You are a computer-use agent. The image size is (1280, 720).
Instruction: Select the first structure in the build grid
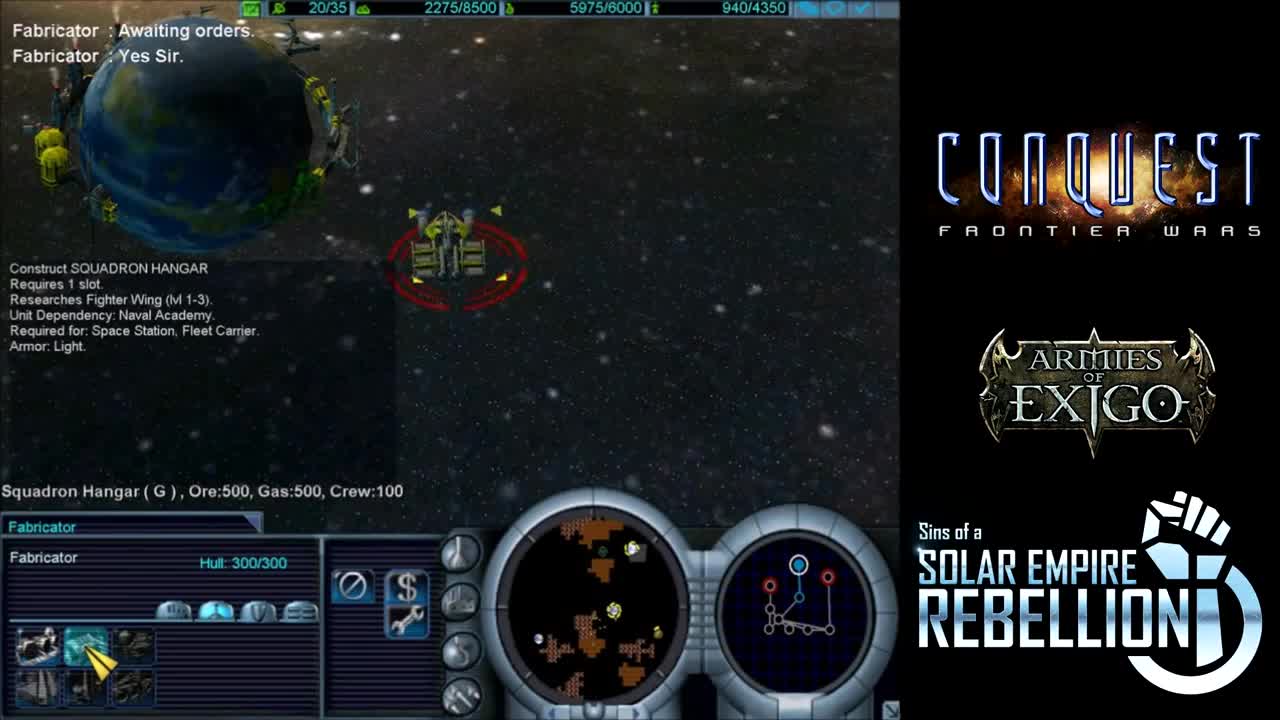click(x=37, y=647)
